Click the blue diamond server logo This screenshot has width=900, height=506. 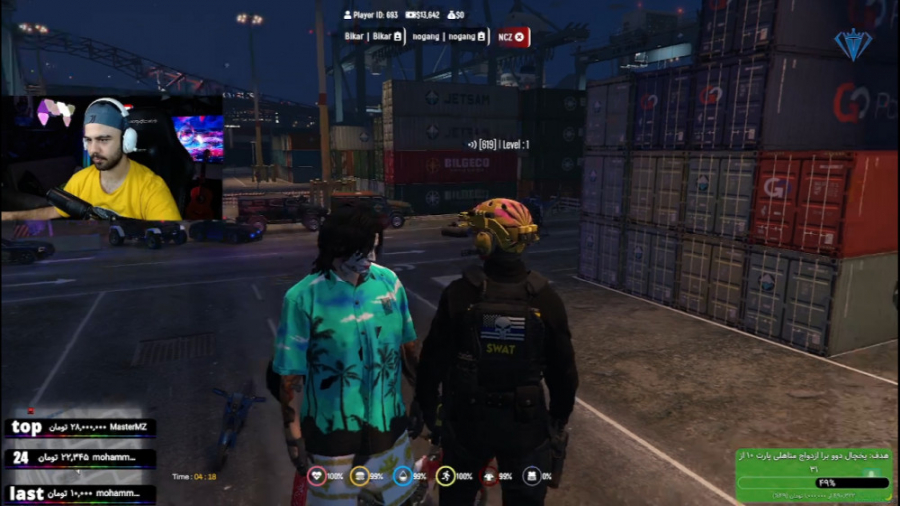[x=853, y=44]
